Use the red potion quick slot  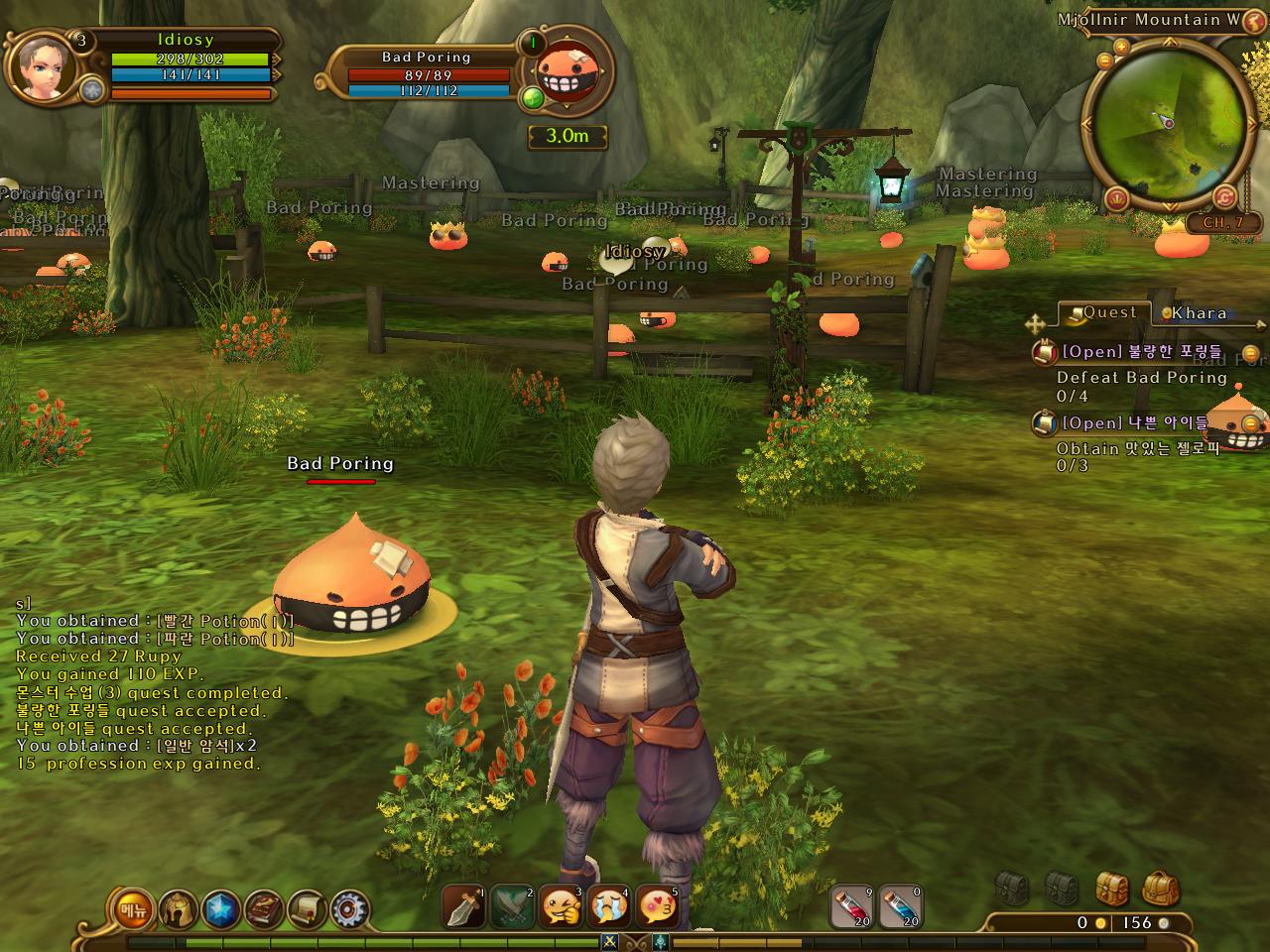pos(851,906)
